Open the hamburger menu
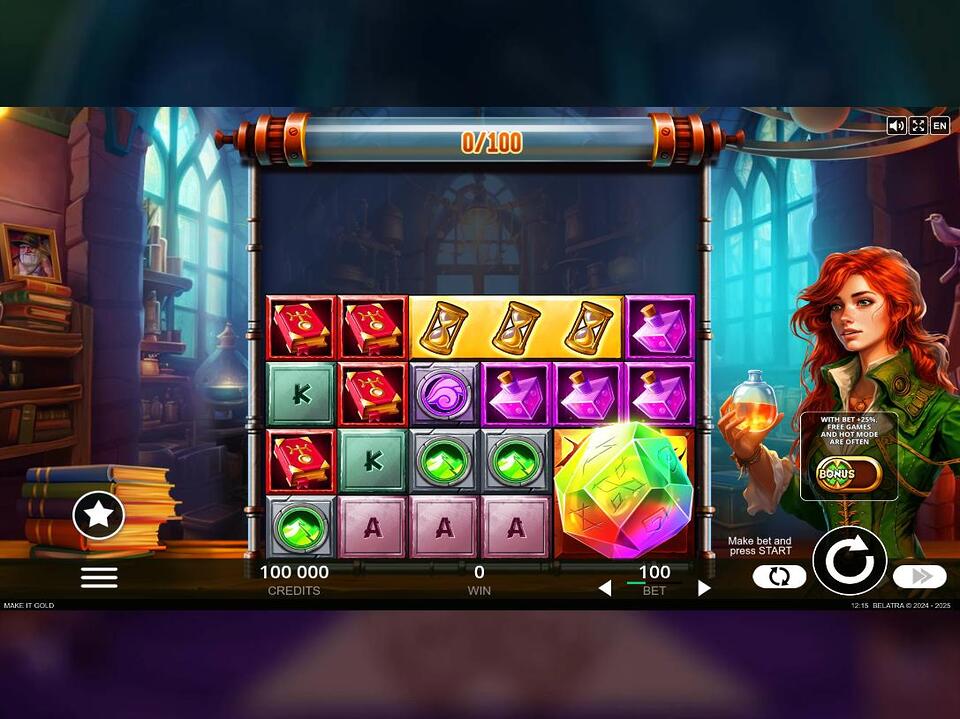 [99, 577]
